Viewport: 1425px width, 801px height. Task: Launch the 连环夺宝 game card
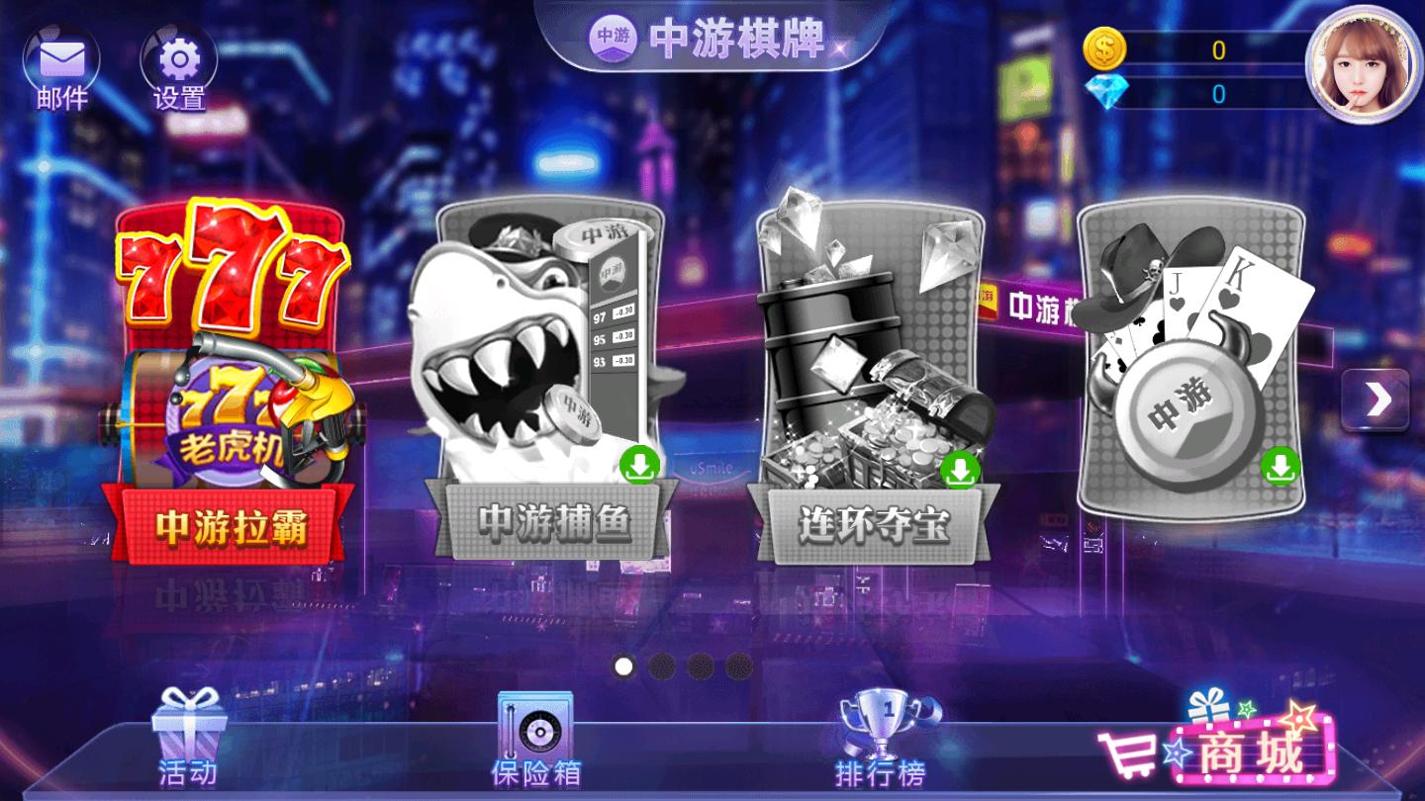pos(873,370)
